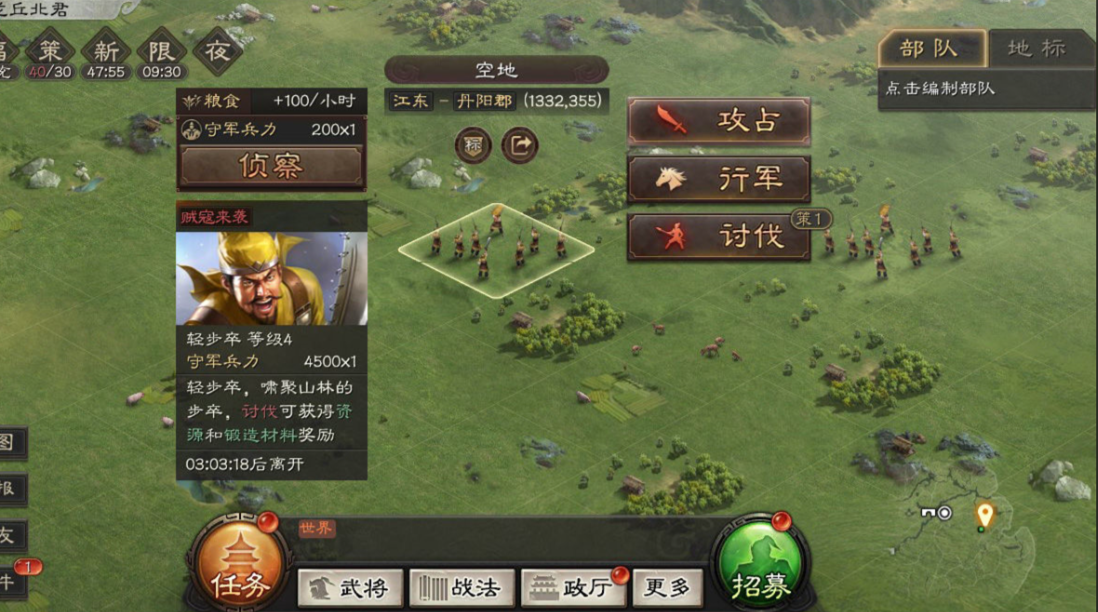Click the round 标 mark-tile icon
This screenshot has height=612, width=1098.
tap(473, 146)
